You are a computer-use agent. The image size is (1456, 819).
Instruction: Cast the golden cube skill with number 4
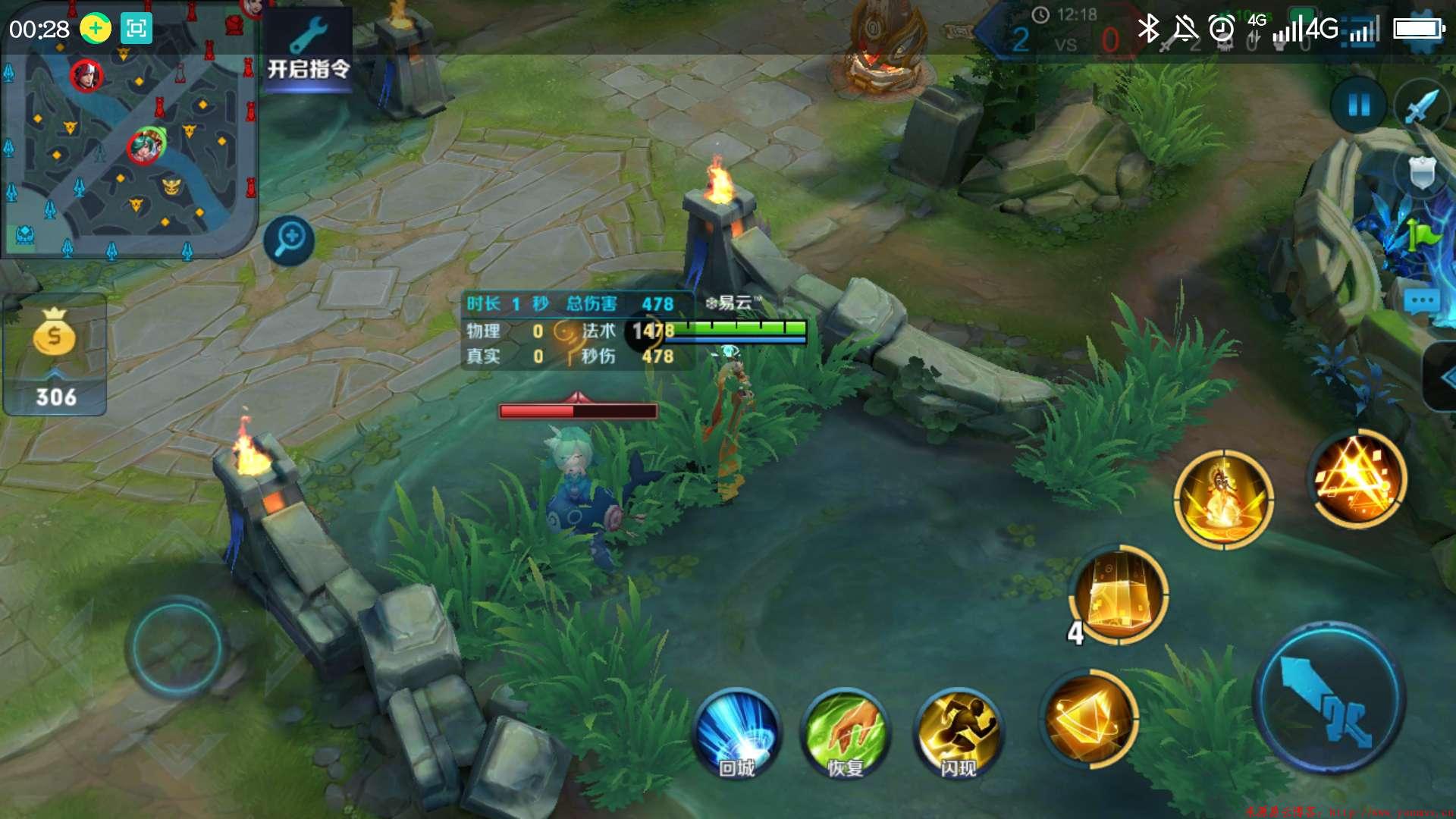coord(1119,595)
